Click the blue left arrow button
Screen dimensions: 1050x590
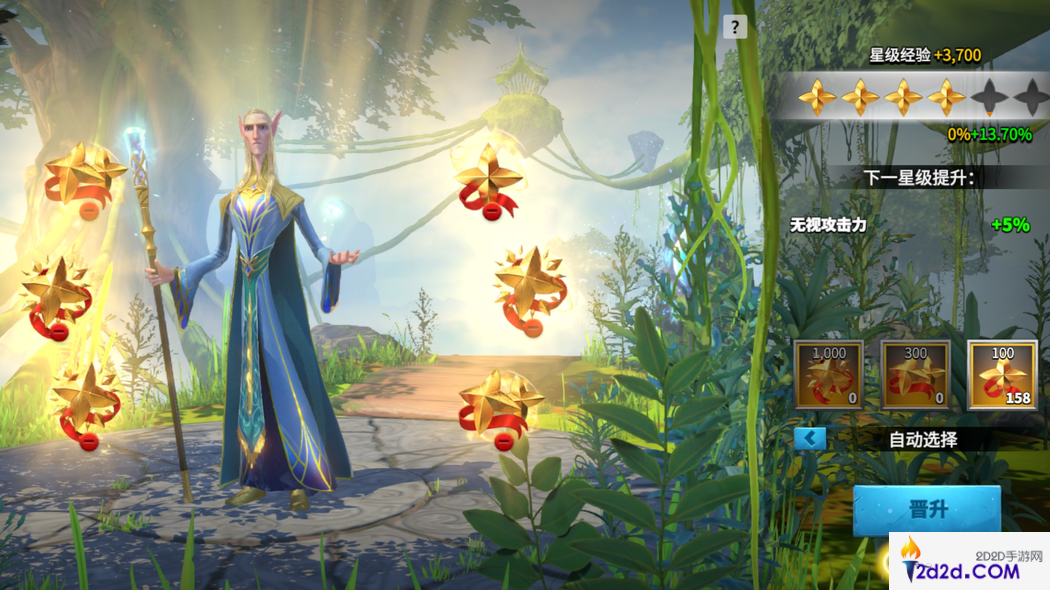[x=810, y=438]
